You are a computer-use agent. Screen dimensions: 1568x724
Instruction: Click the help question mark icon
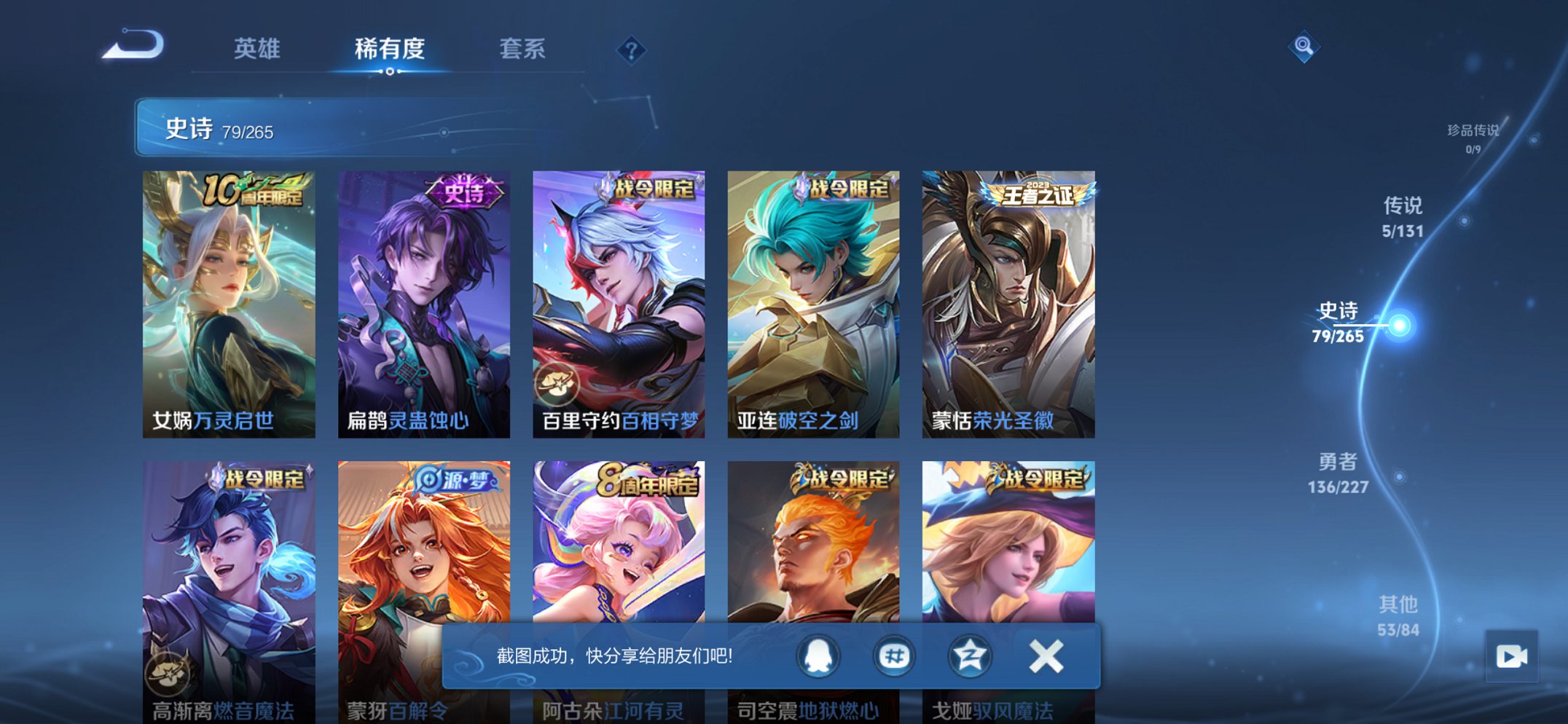tap(632, 50)
